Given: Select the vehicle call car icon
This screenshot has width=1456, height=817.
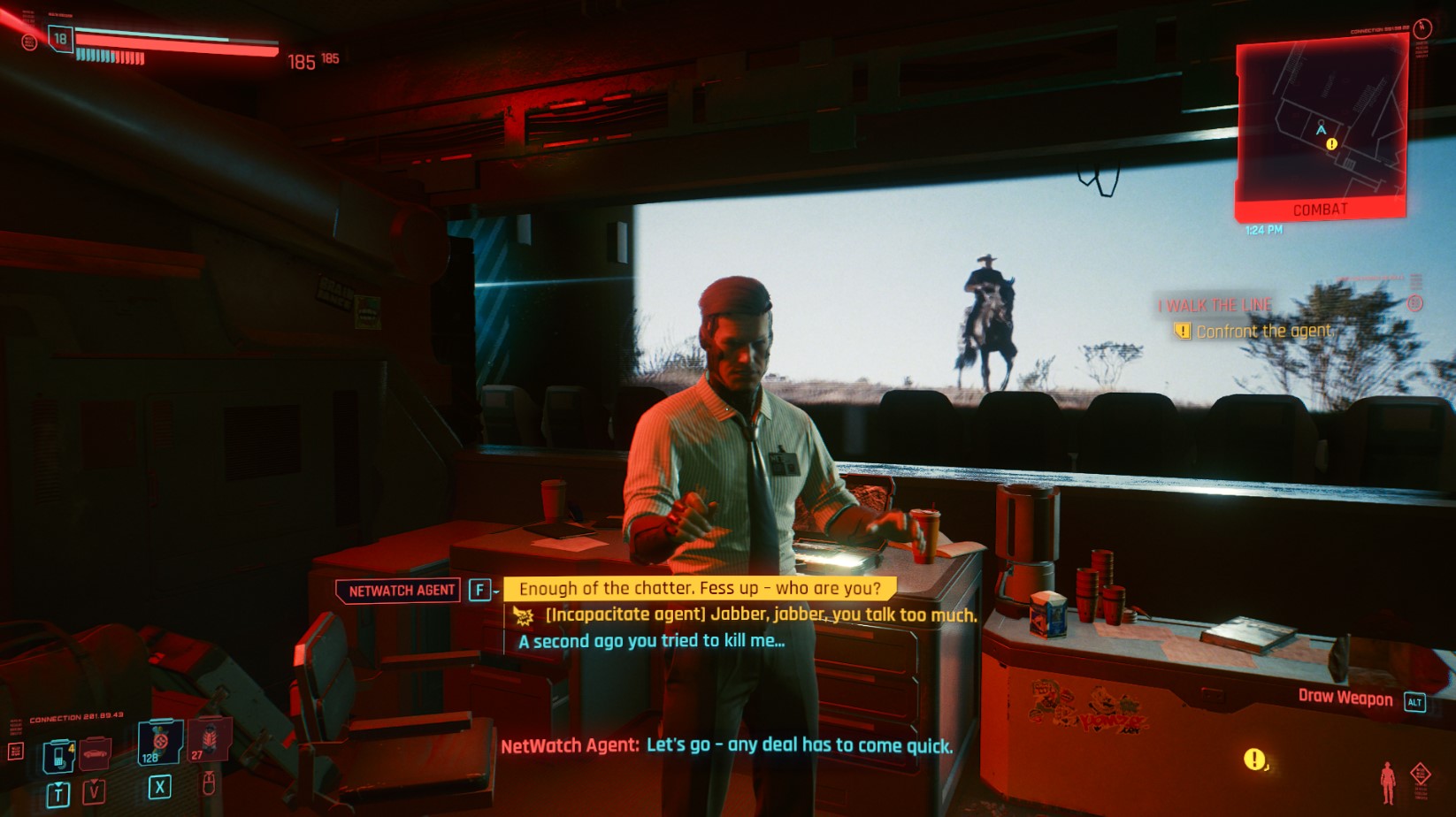Looking at the screenshot, I should click(x=95, y=754).
